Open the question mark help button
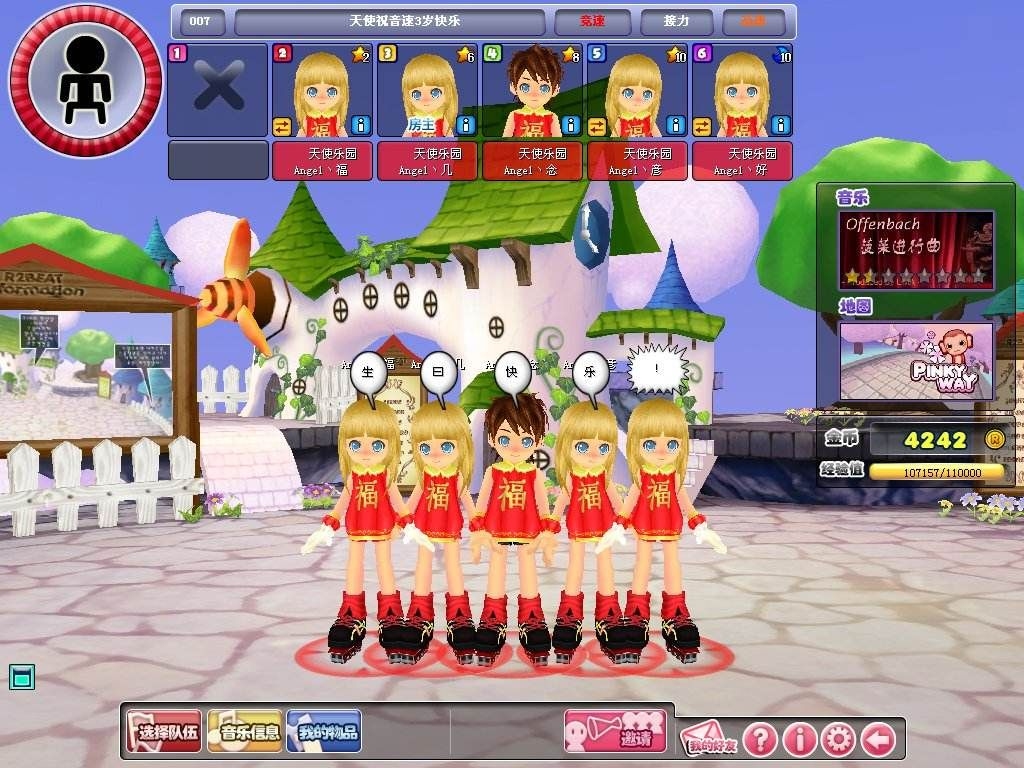1024x768 pixels. (x=760, y=740)
